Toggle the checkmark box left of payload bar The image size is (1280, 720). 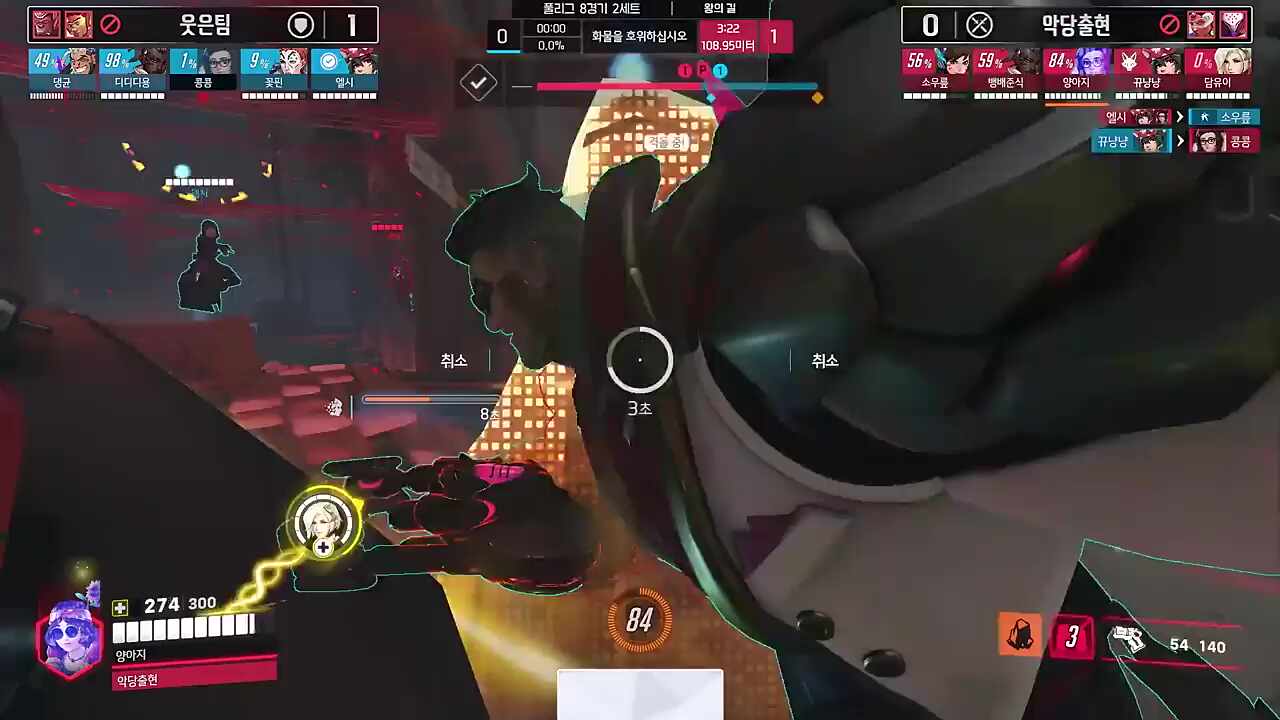[x=478, y=83]
